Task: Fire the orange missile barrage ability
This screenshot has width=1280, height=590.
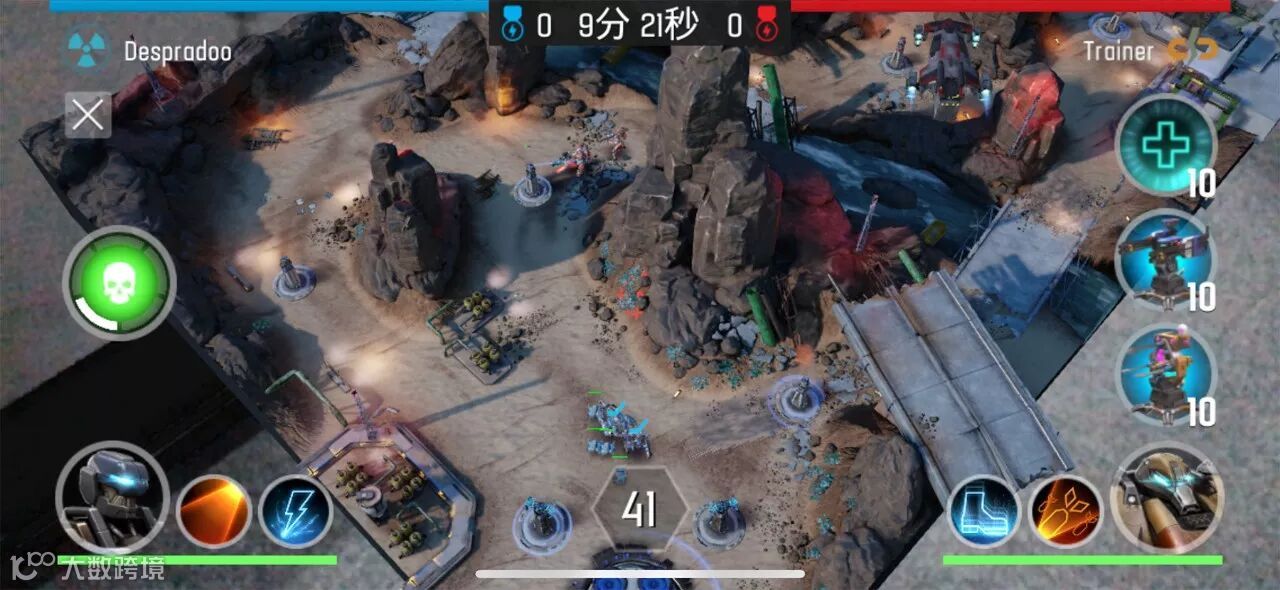Action: click(1066, 511)
